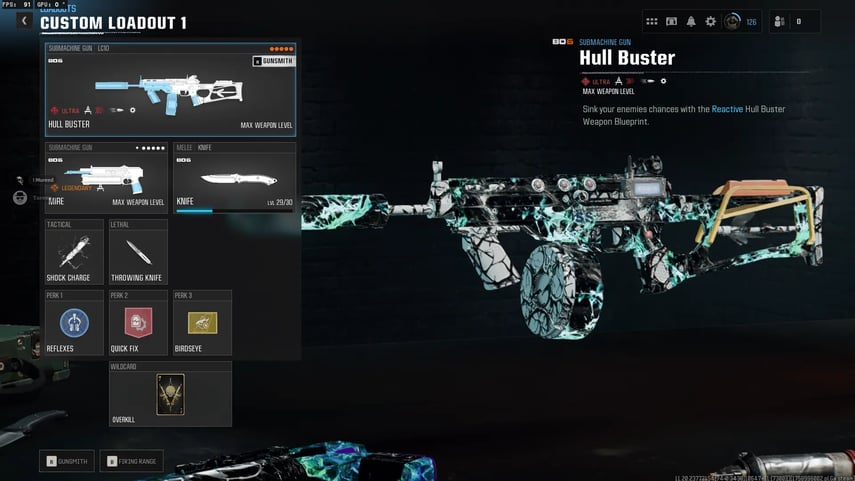View the player level 126 profile badge

click(x=740, y=21)
